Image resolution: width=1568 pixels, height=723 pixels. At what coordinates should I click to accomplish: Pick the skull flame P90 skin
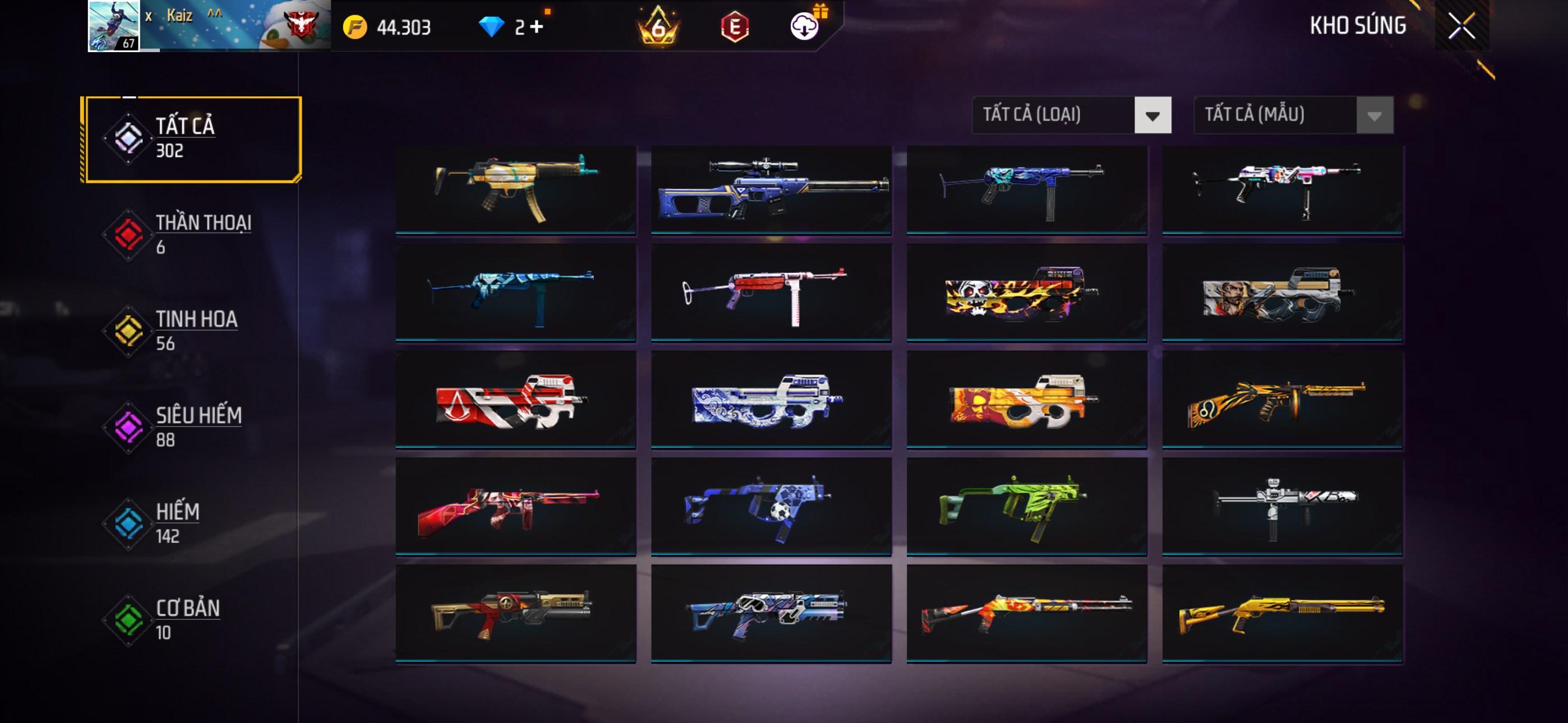(x=1027, y=293)
